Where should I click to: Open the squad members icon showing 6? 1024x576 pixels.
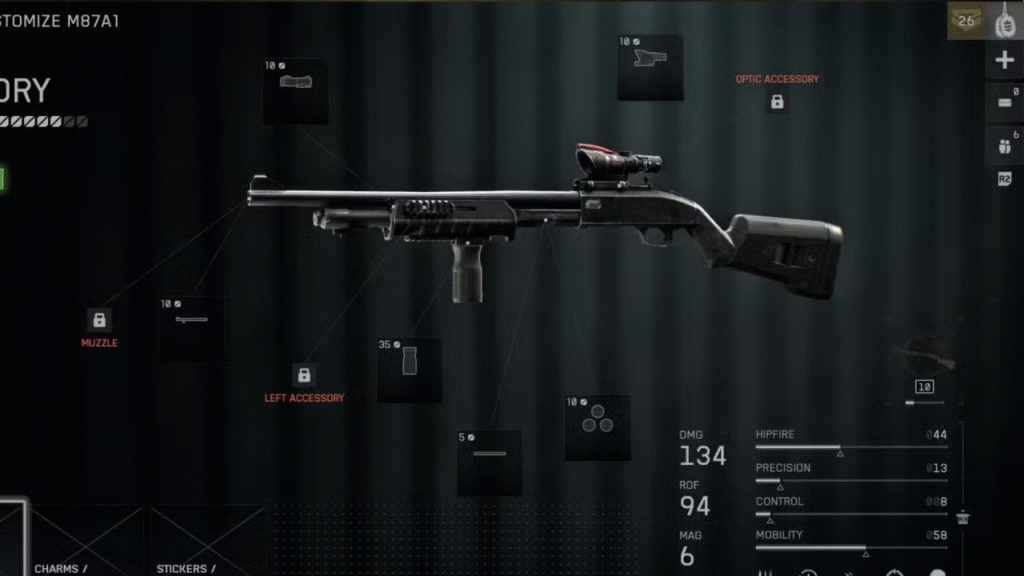[1004, 145]
